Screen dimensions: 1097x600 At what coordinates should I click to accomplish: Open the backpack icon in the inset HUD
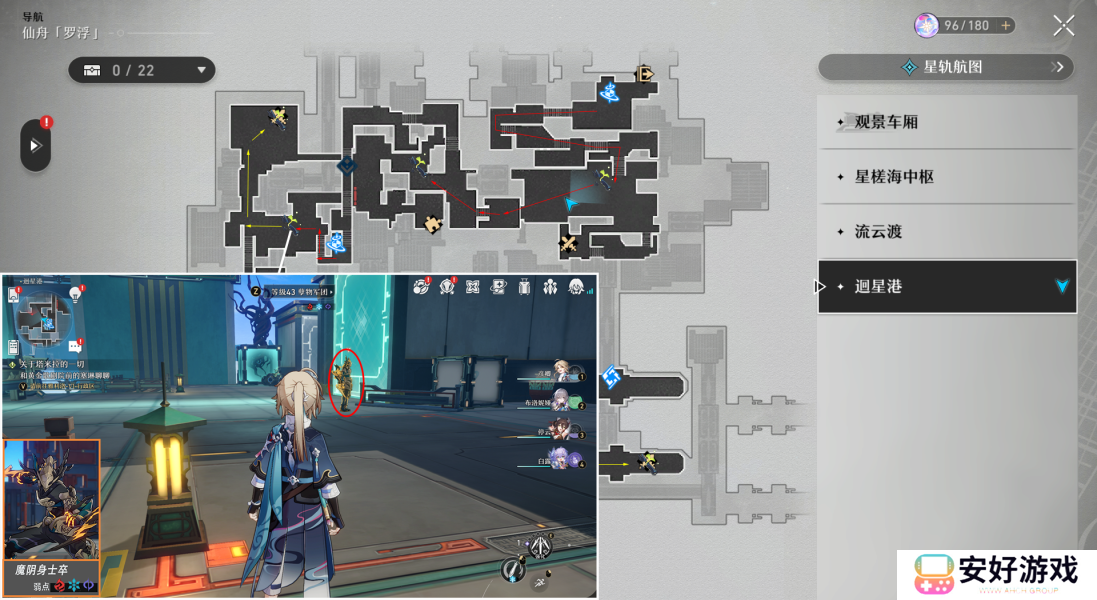[x=524, y=288]
